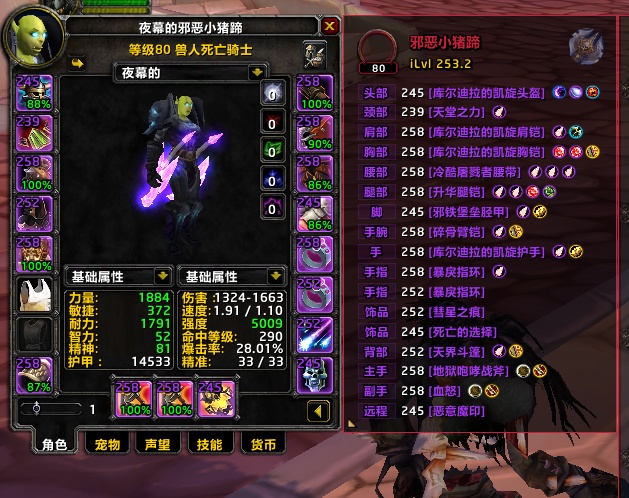The height and width of the screenshot is (498, 629).
Task: Open the 声望 reputation tab
Action: tap(158, 444)
